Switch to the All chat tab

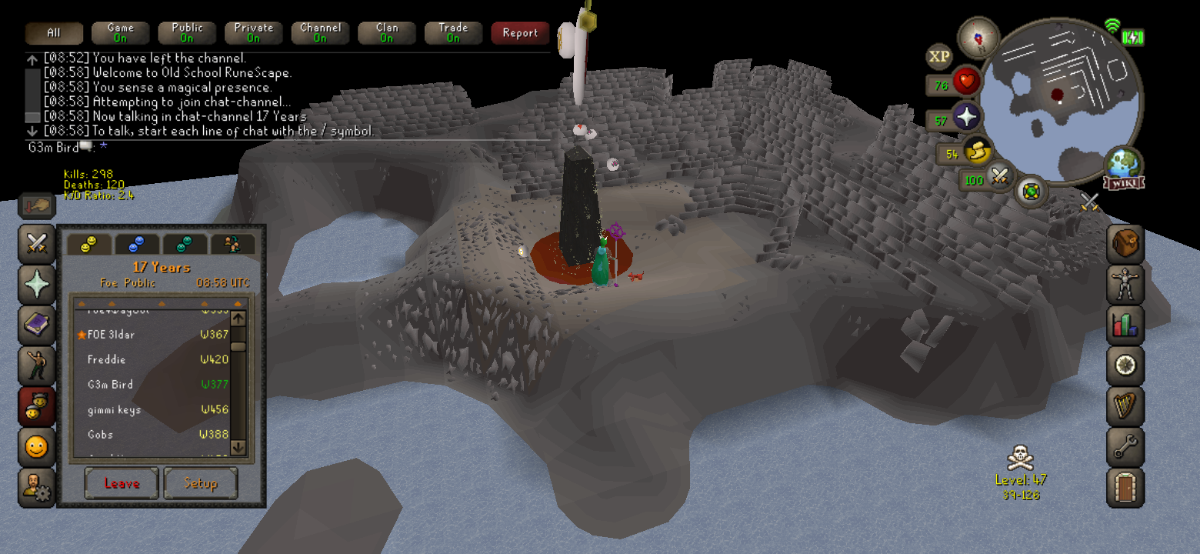tap(53, 33)
